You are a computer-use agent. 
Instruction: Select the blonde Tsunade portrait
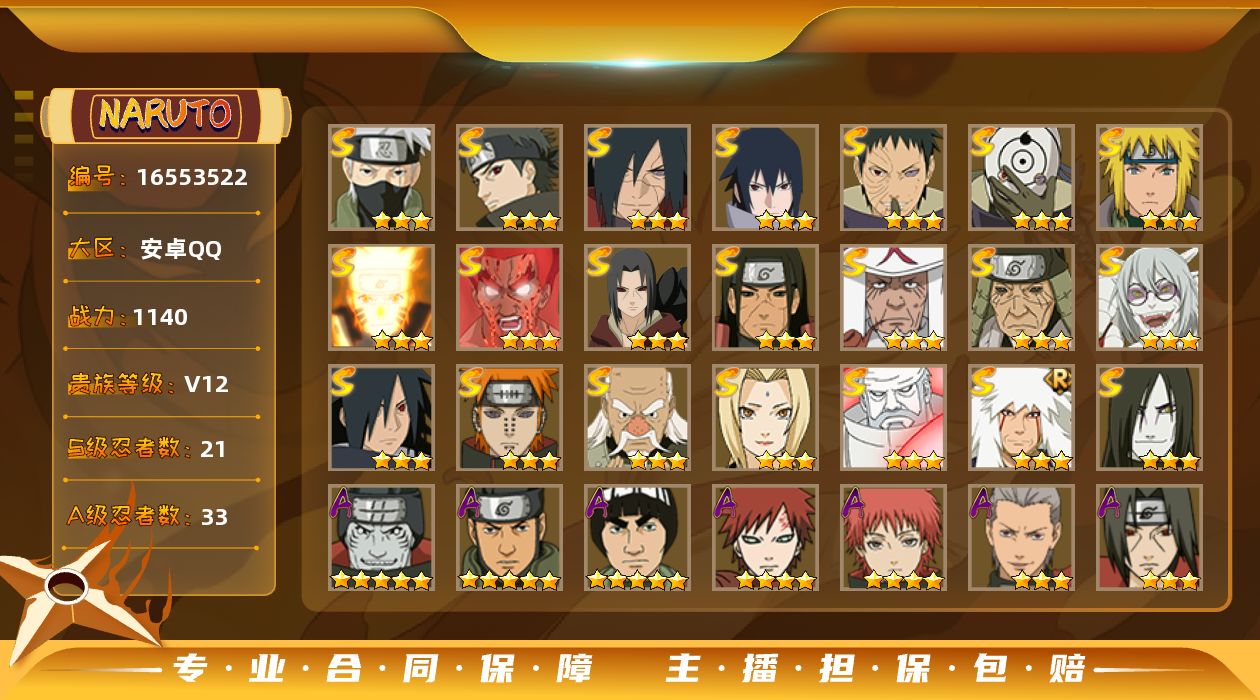click(x=765, y=417)
